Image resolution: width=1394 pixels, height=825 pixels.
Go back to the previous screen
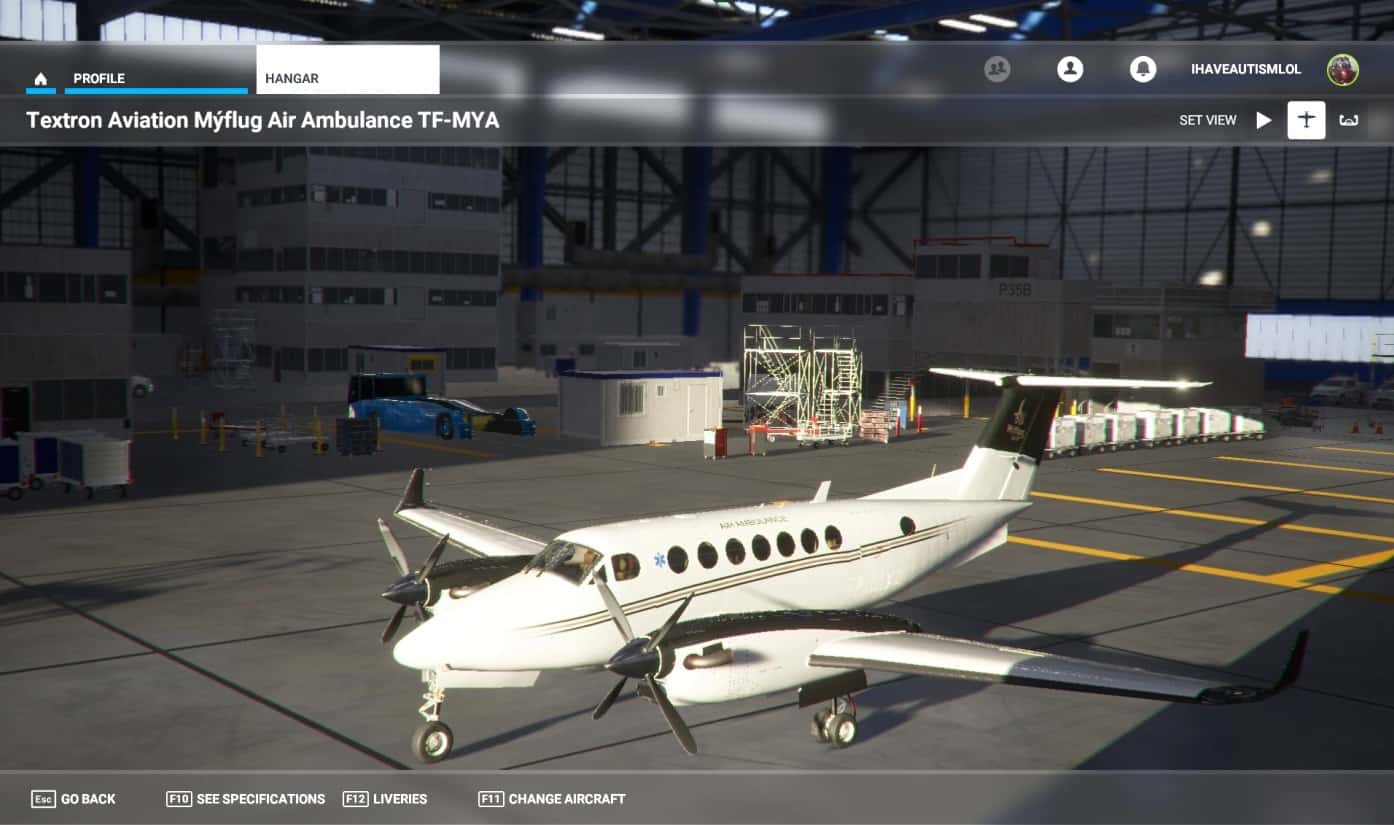(x=74, y=799)
